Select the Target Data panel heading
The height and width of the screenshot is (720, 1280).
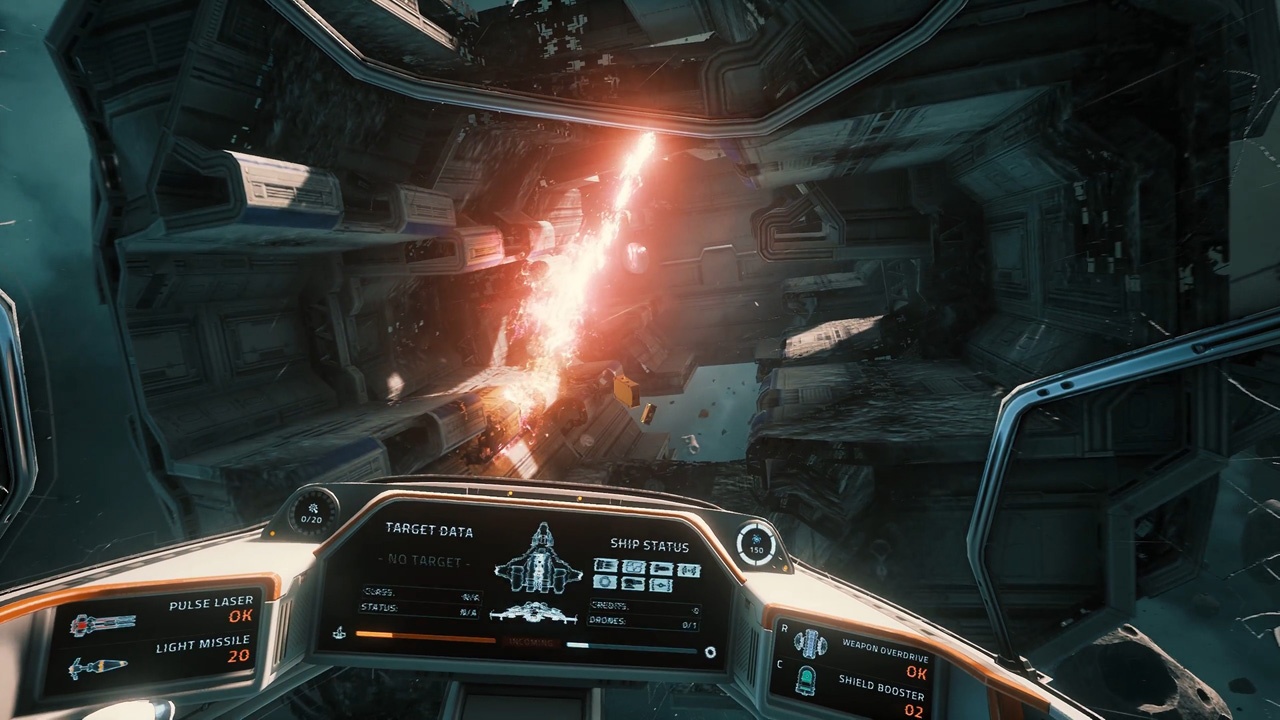[429, 531]
